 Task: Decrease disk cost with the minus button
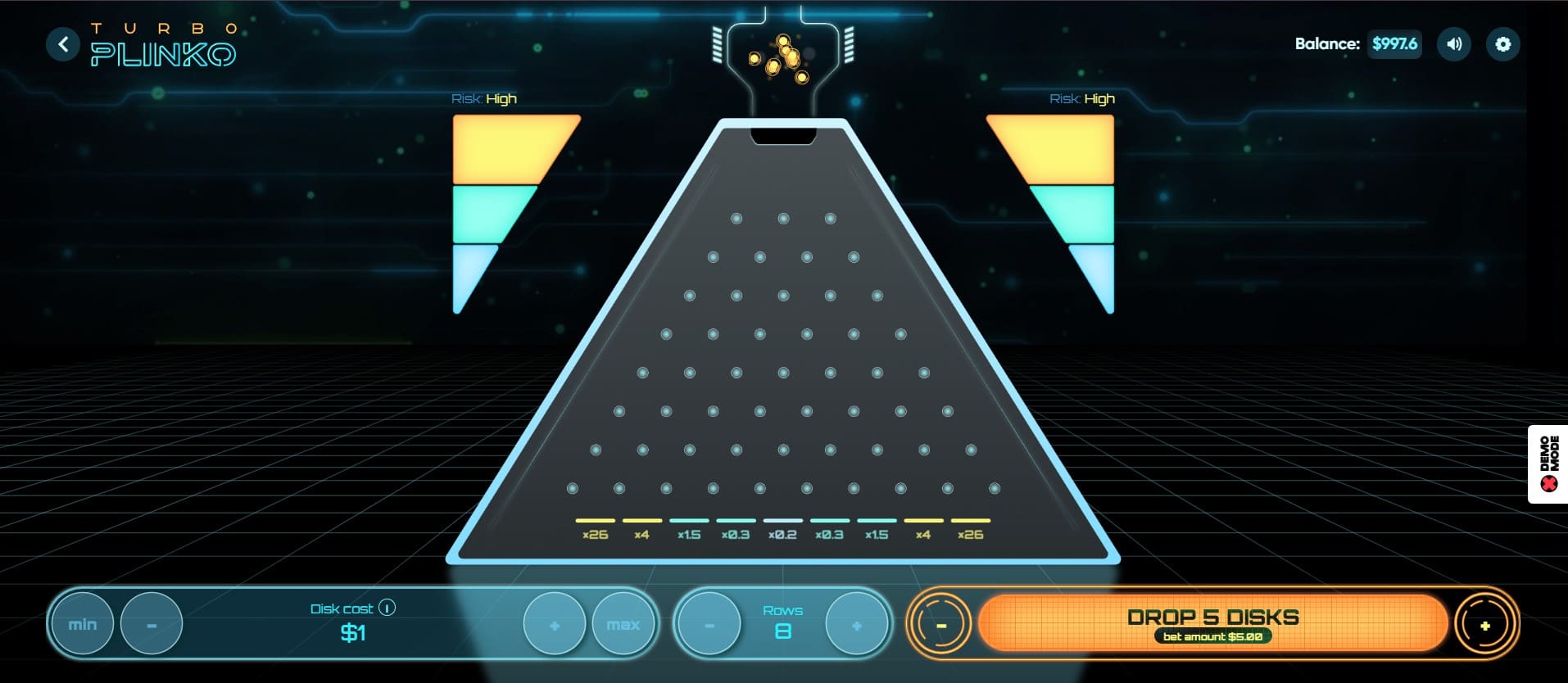click(x=152, y=623)
